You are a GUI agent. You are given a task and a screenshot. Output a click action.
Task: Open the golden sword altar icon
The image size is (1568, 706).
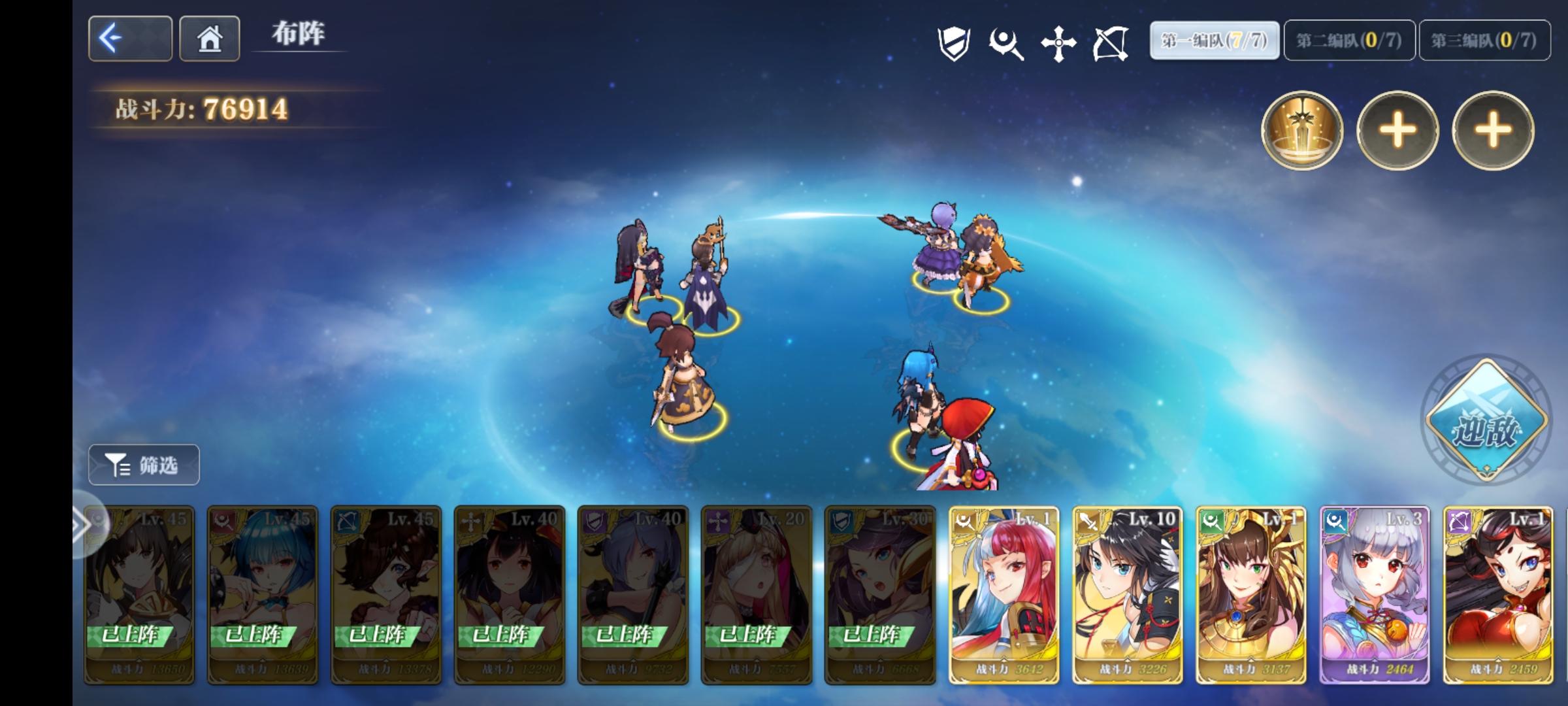(1303, 131)
